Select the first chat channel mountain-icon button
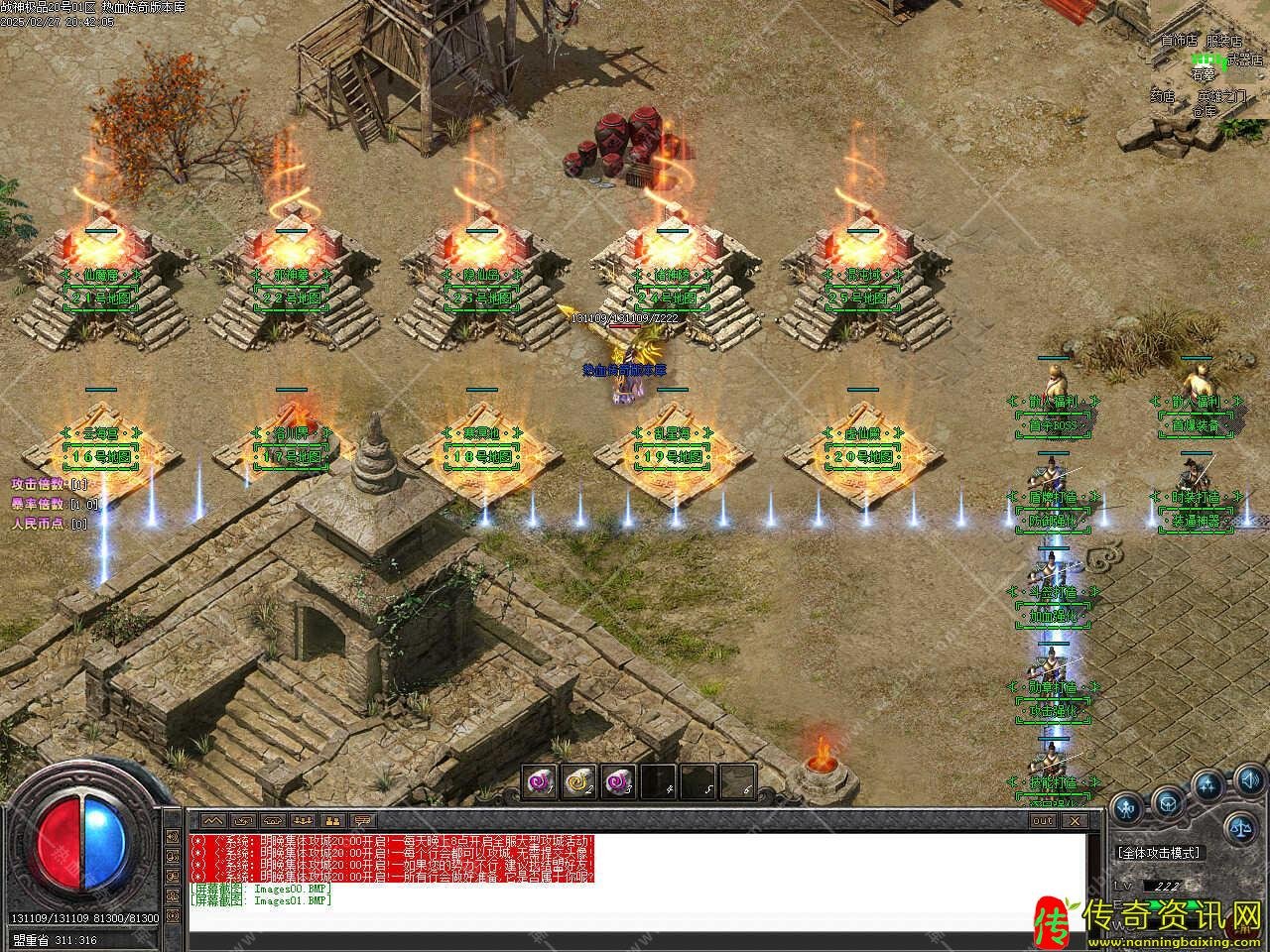 [212, 821]
